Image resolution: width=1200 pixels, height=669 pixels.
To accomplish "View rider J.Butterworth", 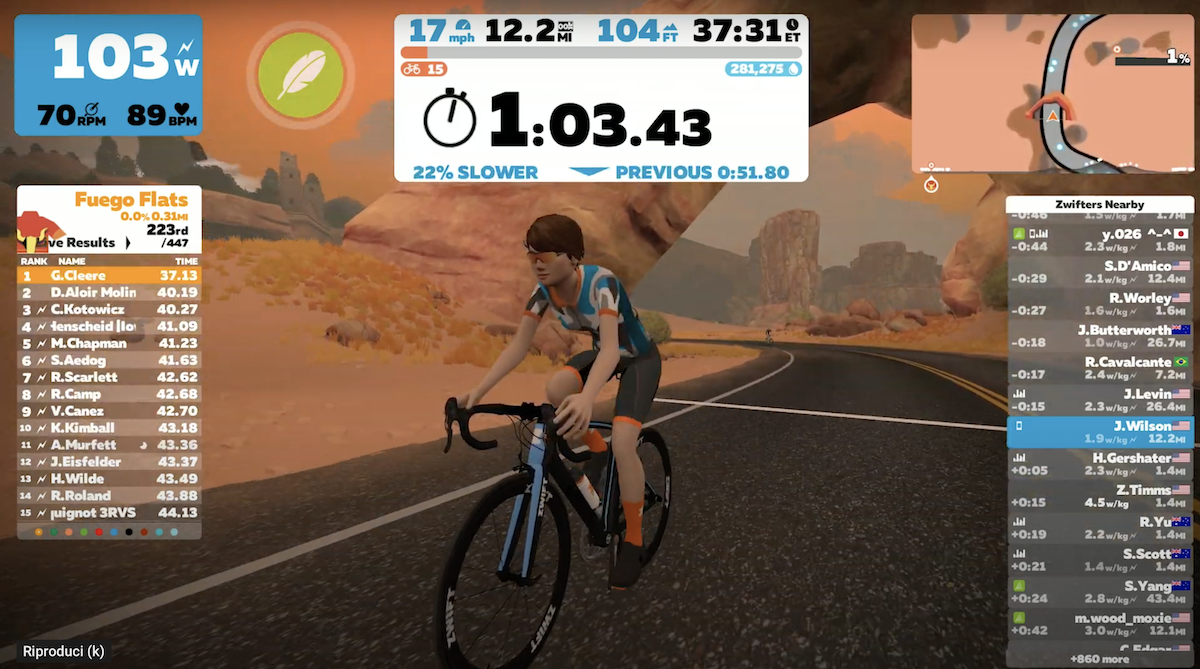I will click(1100, 336).
